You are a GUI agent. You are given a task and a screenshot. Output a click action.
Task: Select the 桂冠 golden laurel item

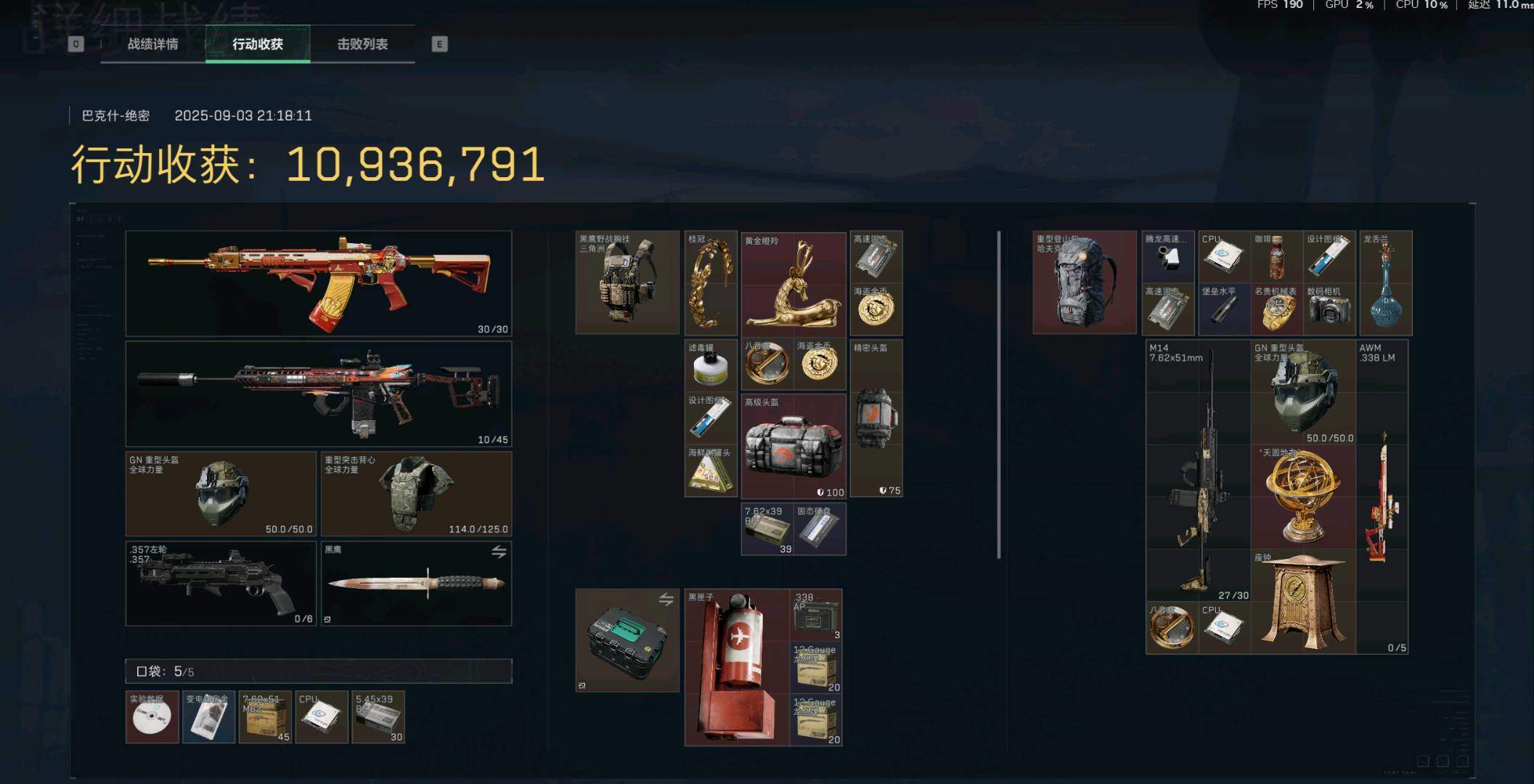click(x=711, y=282)
